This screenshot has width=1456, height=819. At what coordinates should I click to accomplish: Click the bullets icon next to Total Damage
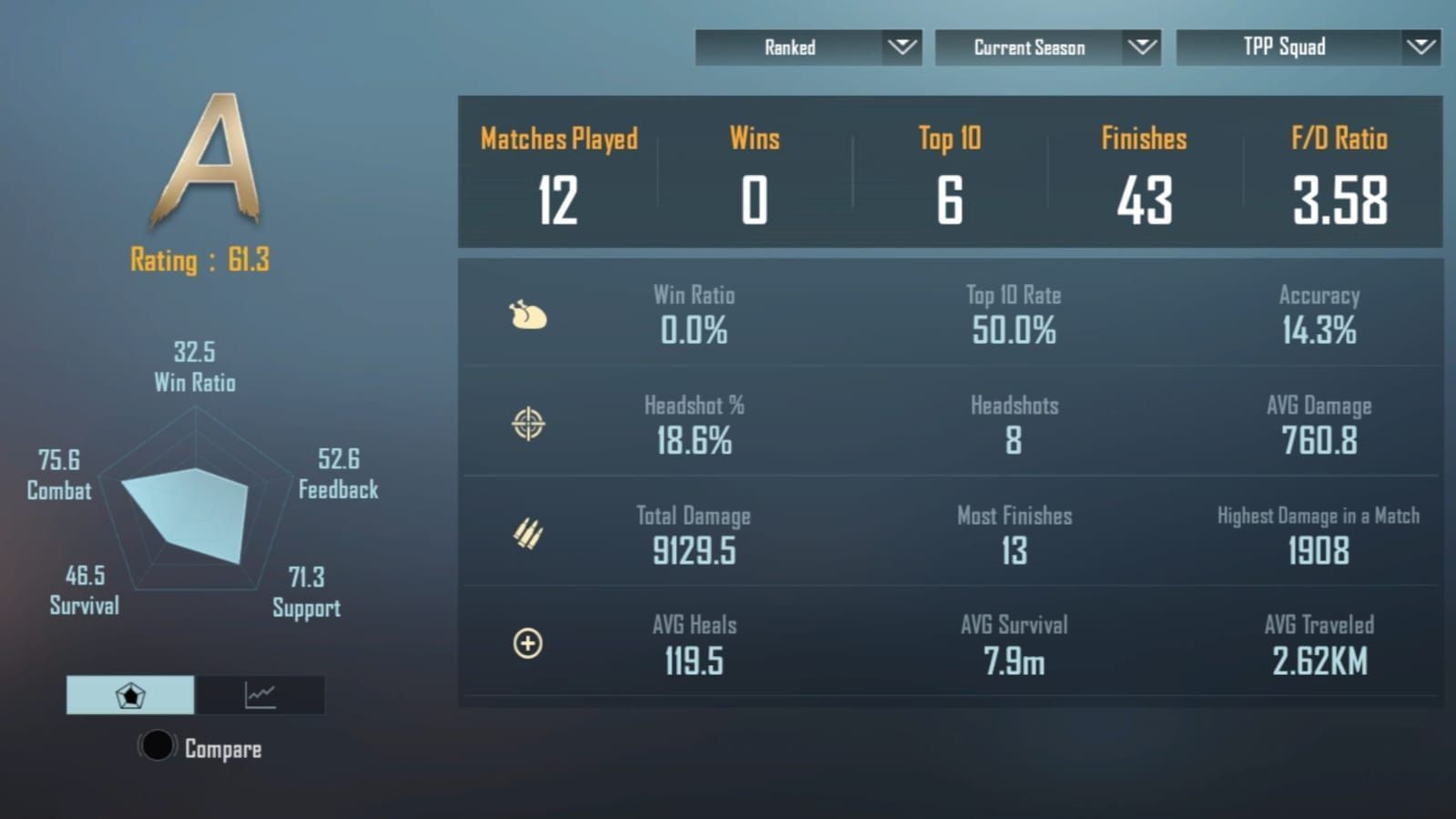[528, 535]
